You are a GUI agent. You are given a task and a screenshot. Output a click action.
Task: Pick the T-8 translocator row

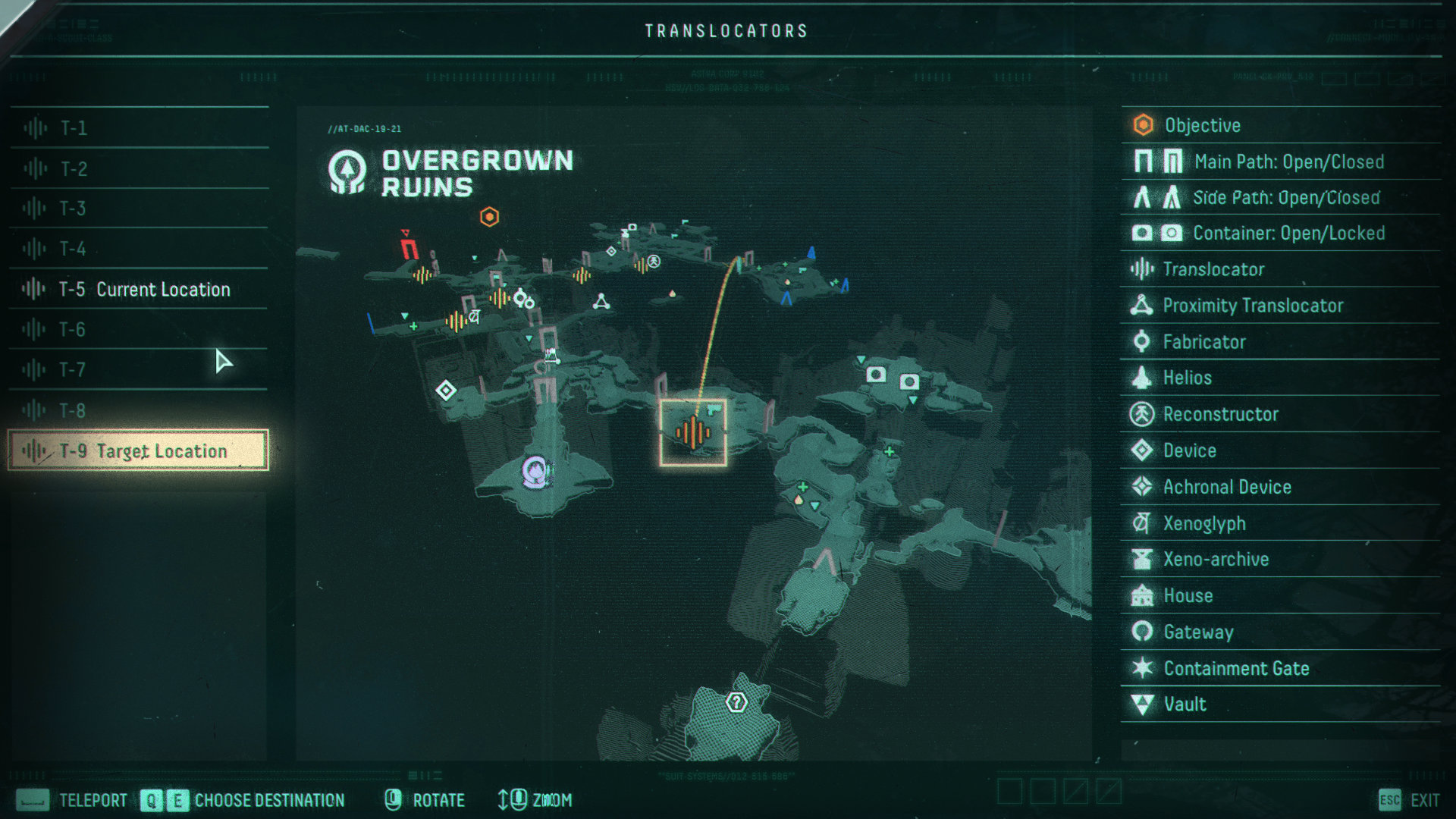coord(139,410)
